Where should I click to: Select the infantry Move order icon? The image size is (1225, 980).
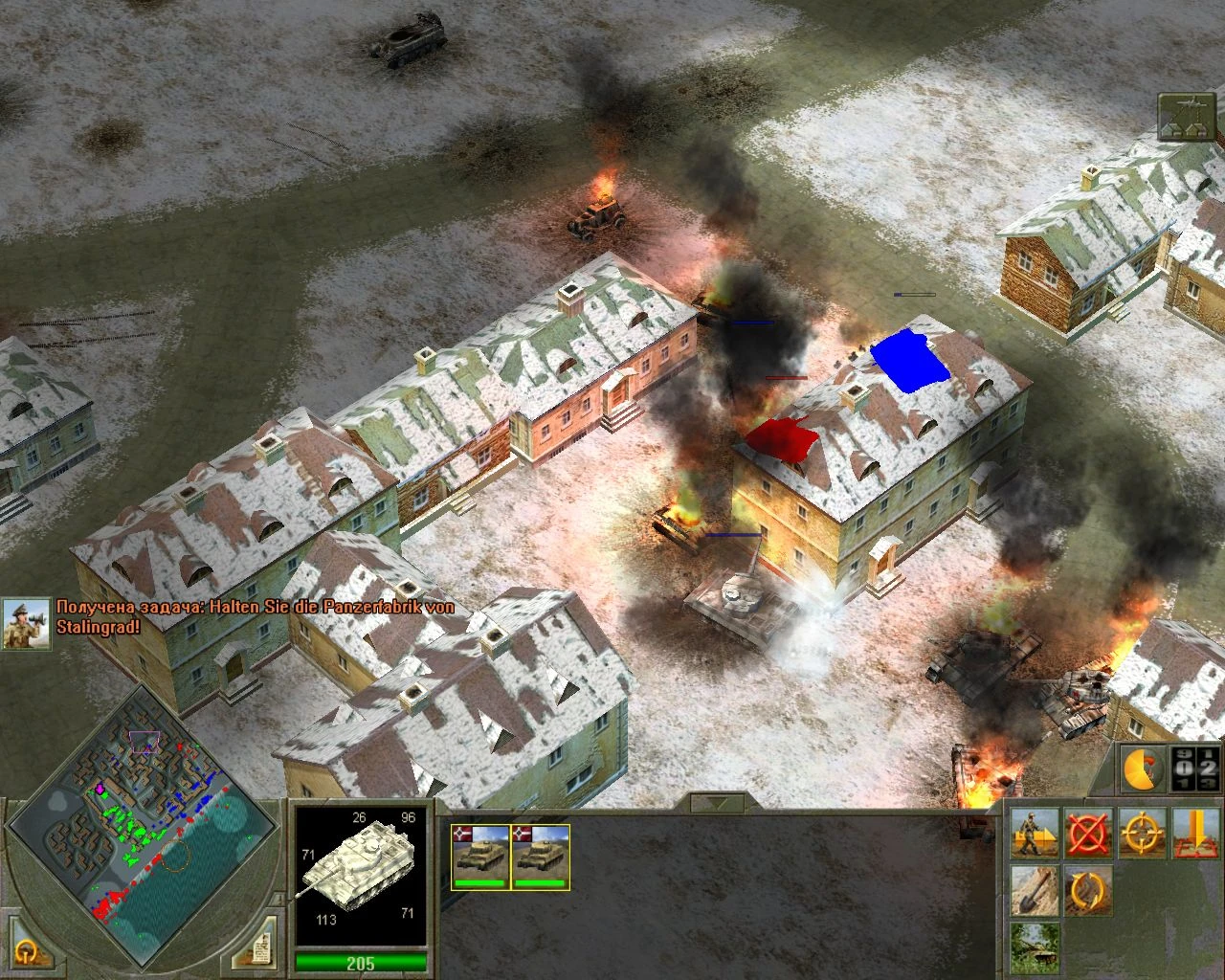(1036, 832)
